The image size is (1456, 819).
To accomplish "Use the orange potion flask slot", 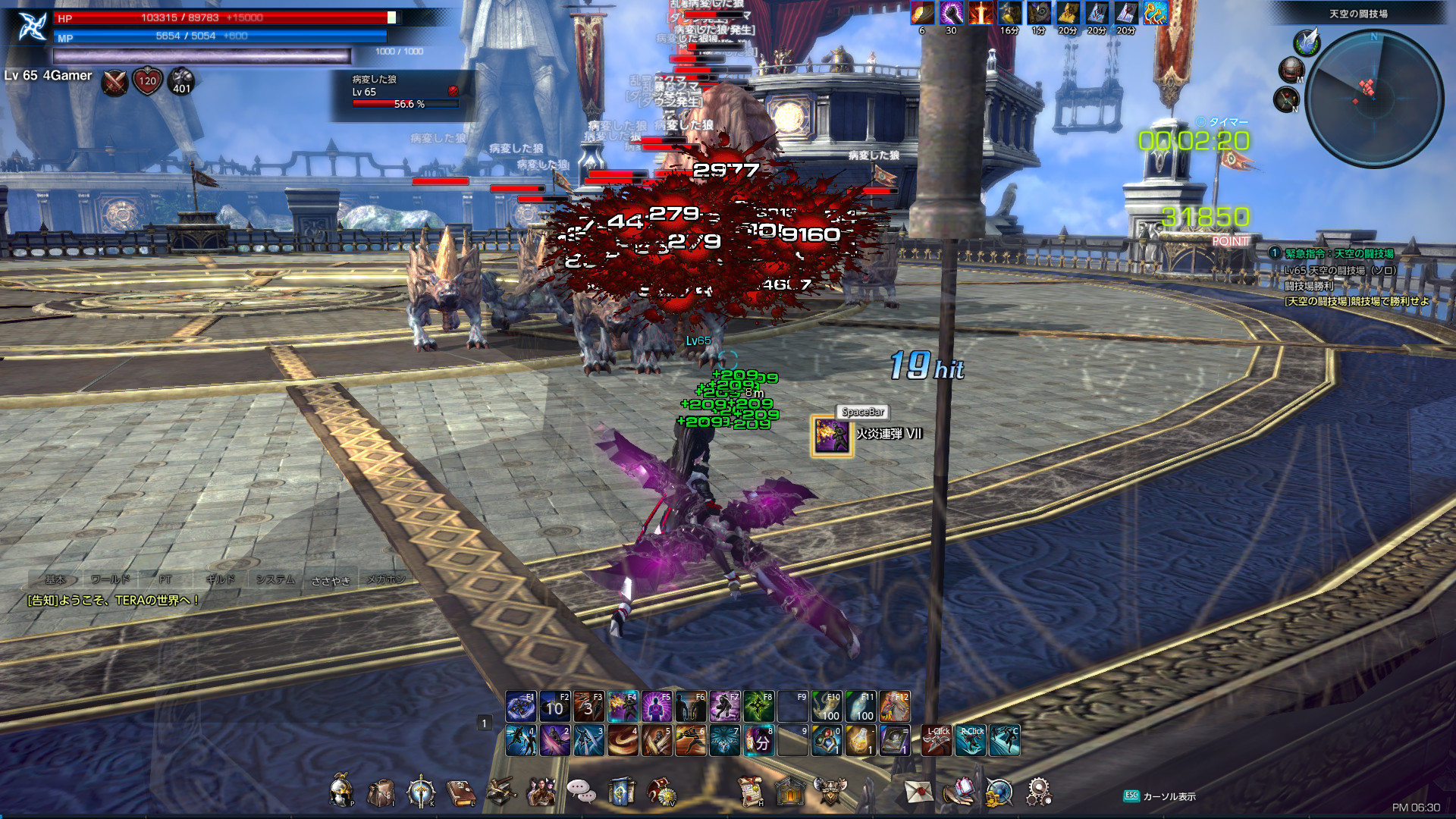I will (x=861, y=741).
